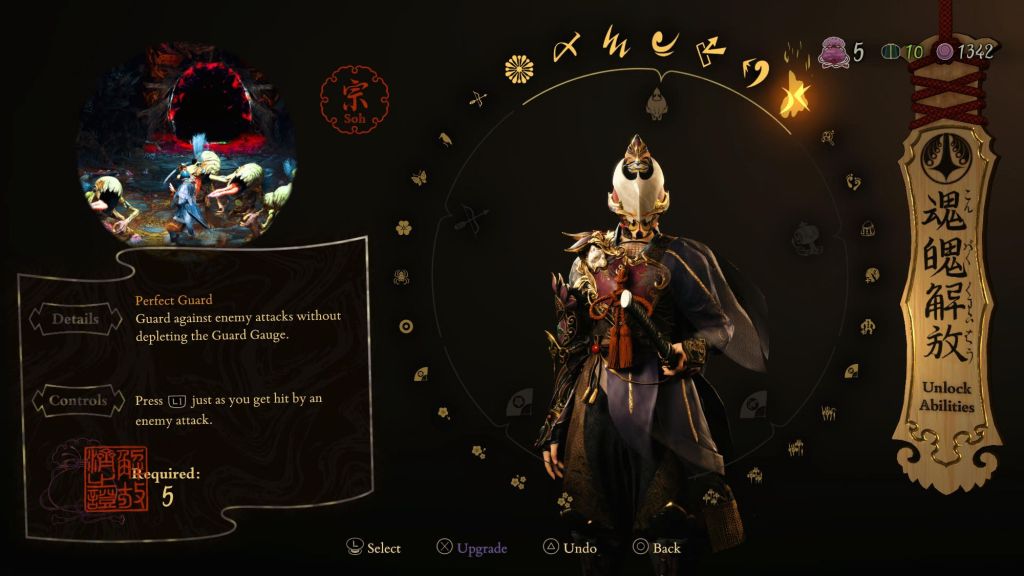Choose the arrow-shaped skill node at top
This screenshot has height=576, width=1024.
pos(708,48)
